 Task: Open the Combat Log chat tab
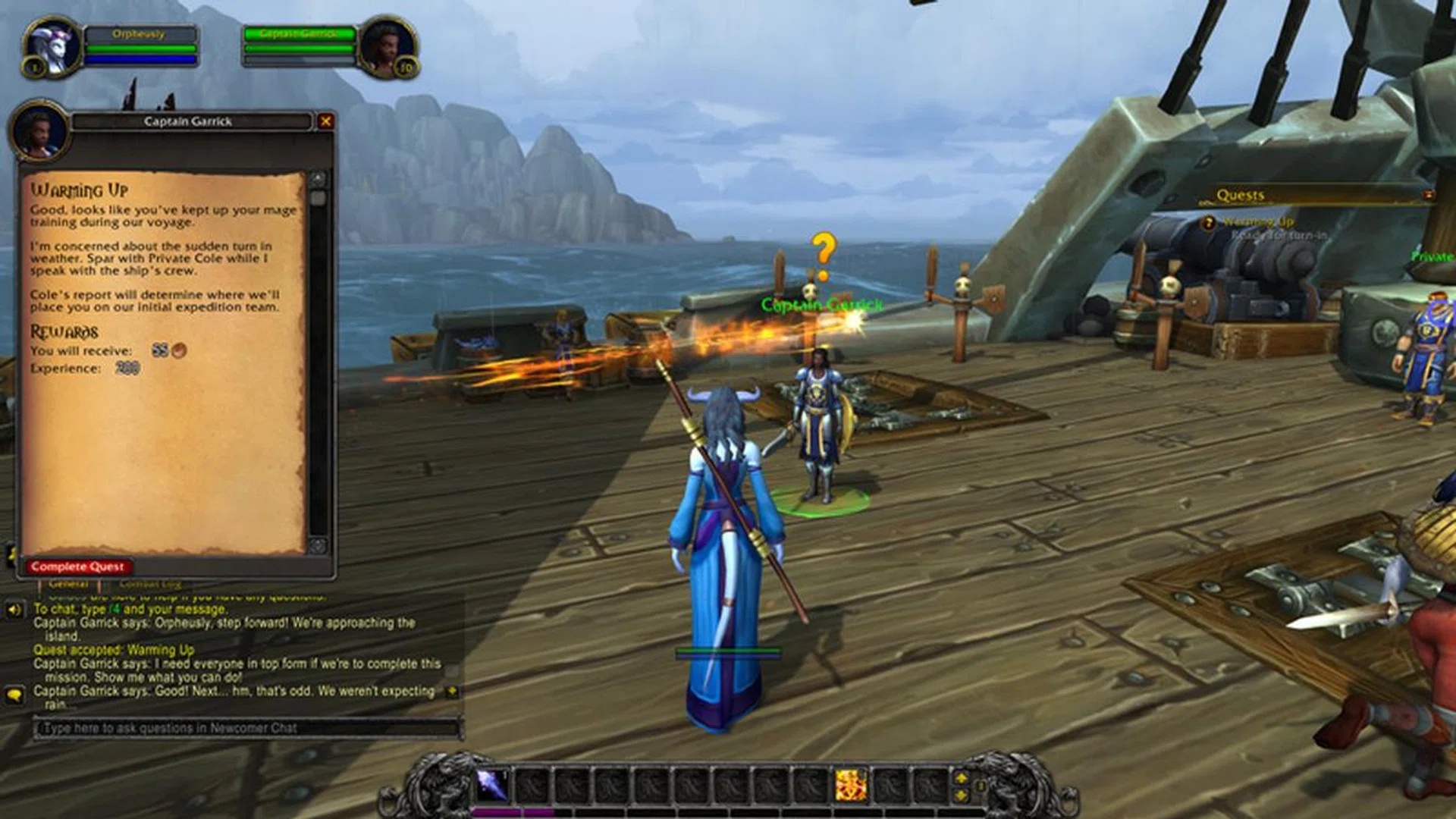tap(150, 585)
